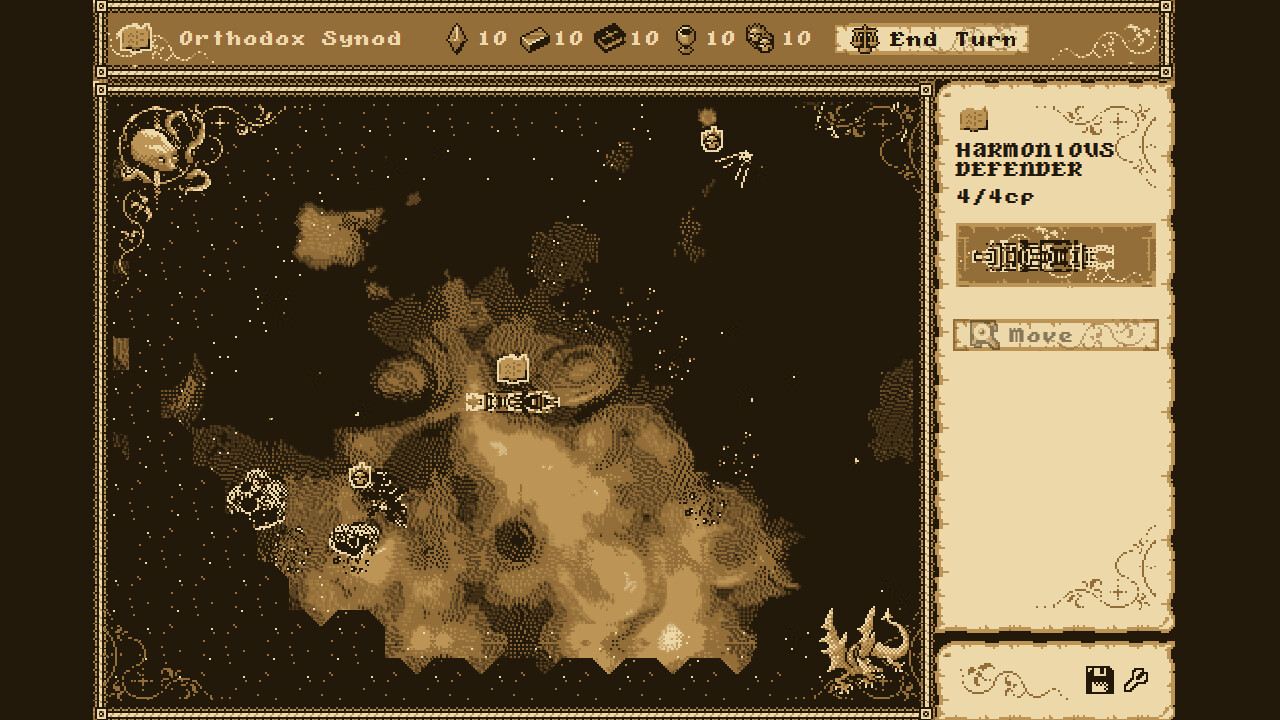Click the metal ingot resource icon

[537, 38]
